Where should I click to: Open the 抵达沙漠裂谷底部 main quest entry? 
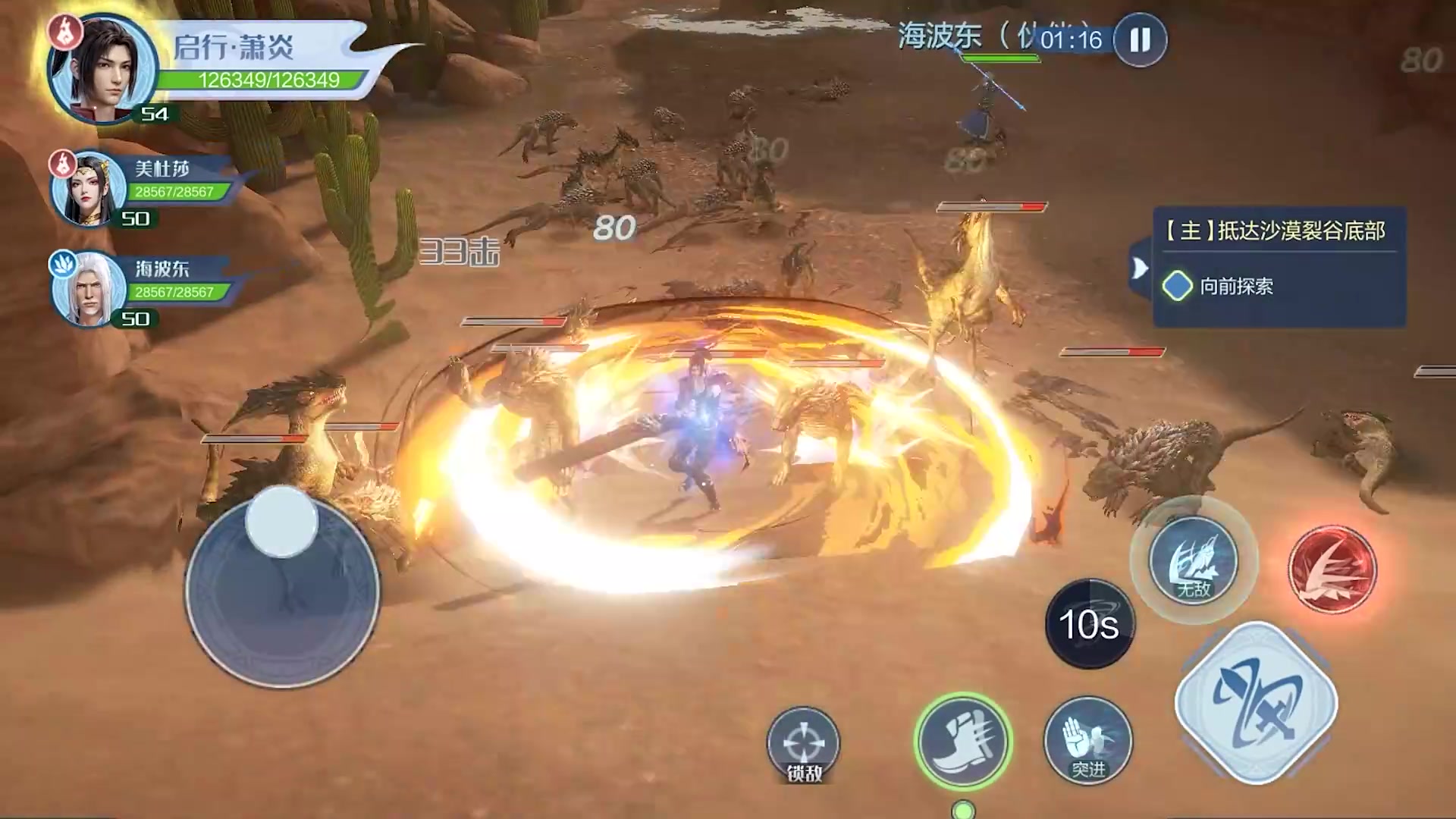coord(1279,231)
